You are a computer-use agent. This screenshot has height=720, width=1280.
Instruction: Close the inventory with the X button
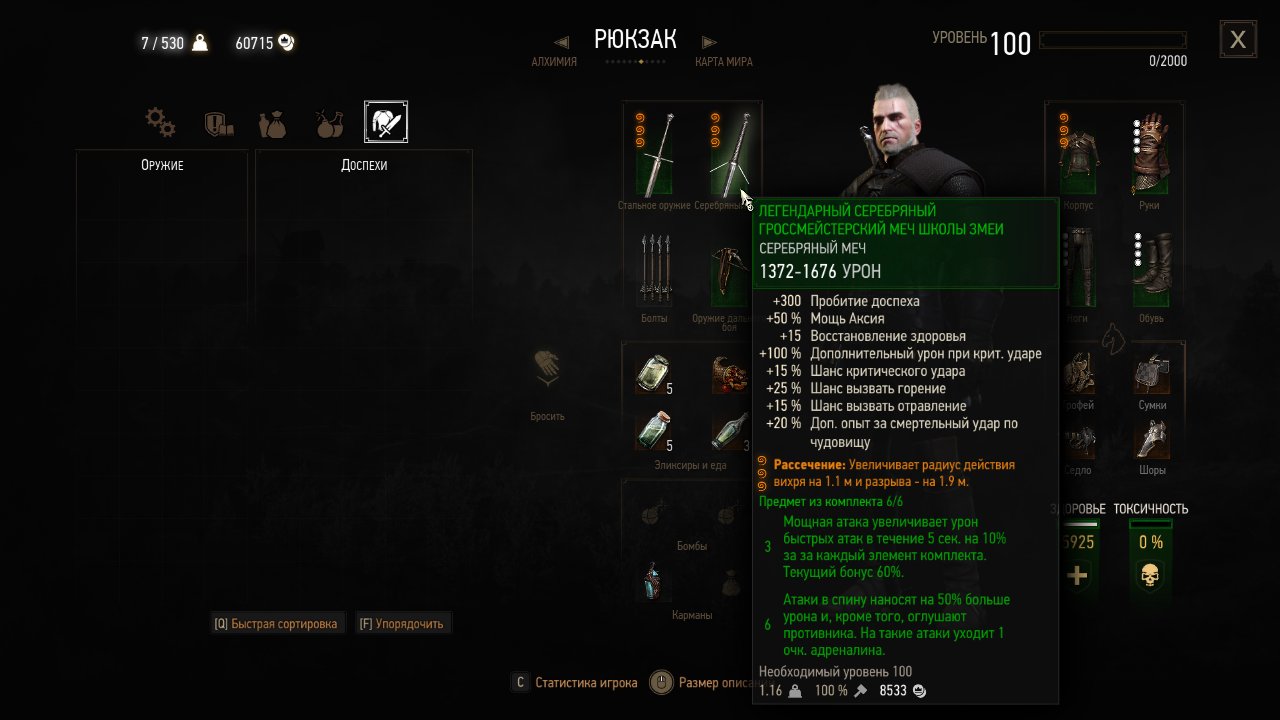pyautogui.click(x=1238, y=39)
